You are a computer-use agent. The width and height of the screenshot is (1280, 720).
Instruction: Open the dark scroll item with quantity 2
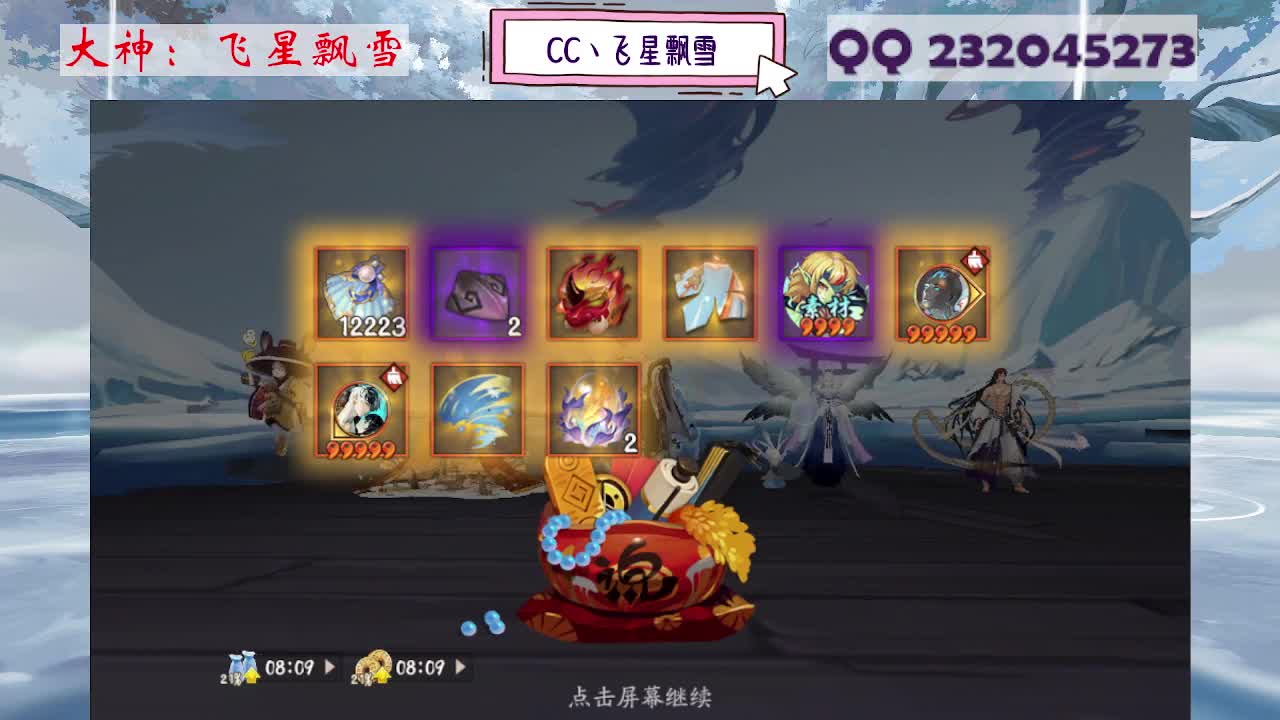coord(479,293)
